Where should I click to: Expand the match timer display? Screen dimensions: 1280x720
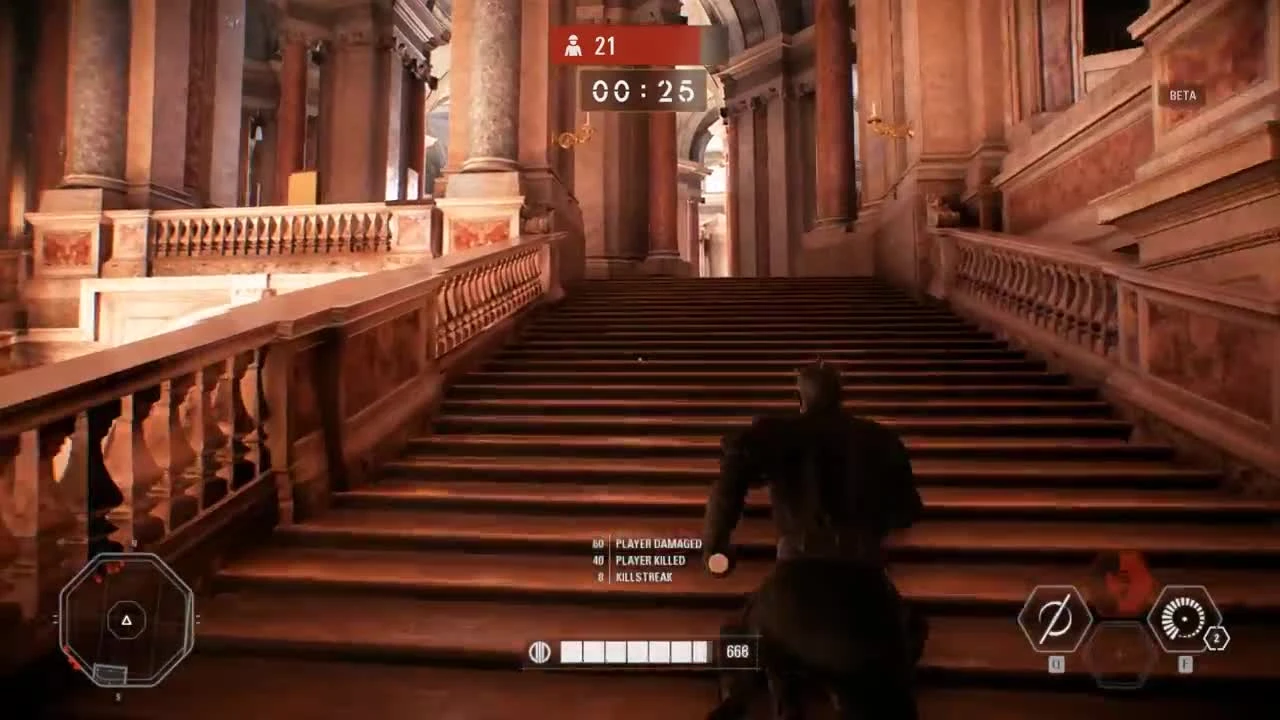[643, 92]
